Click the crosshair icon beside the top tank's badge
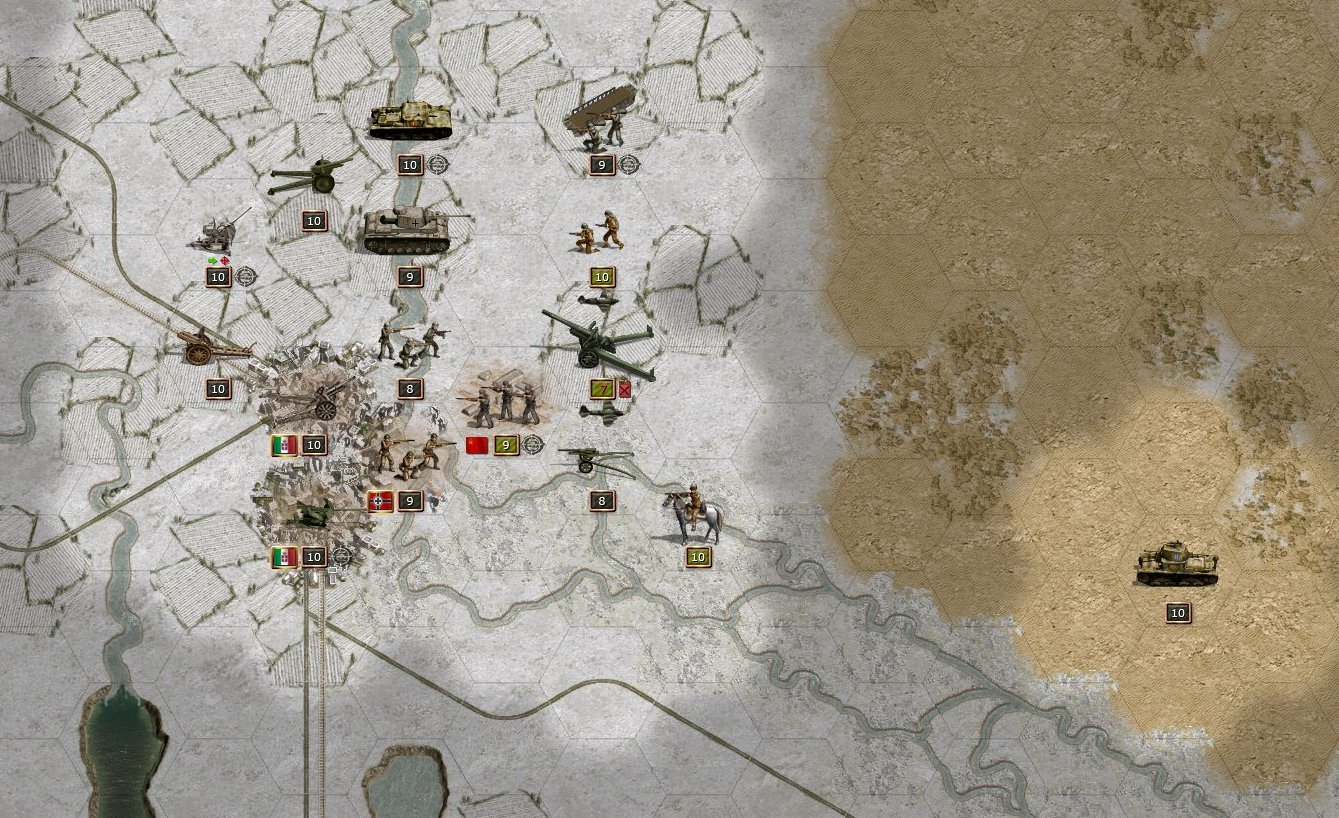The image size is (1339, 818). tap(436, 164)
